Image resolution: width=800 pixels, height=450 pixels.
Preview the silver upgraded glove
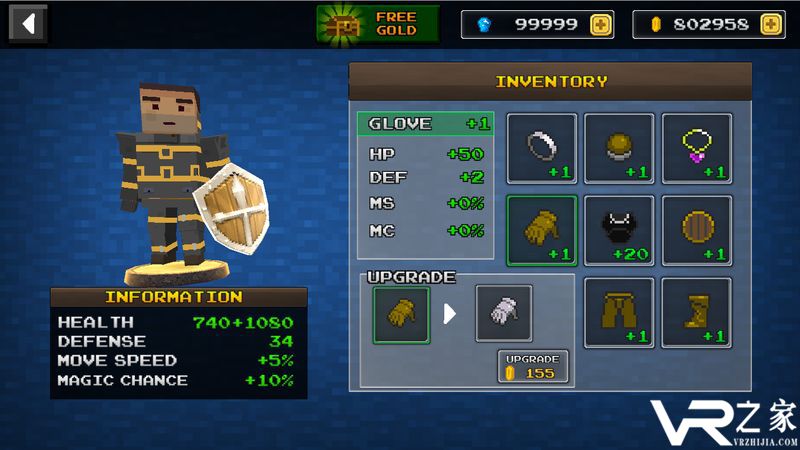pyautogui.click(x=503, y=314)
